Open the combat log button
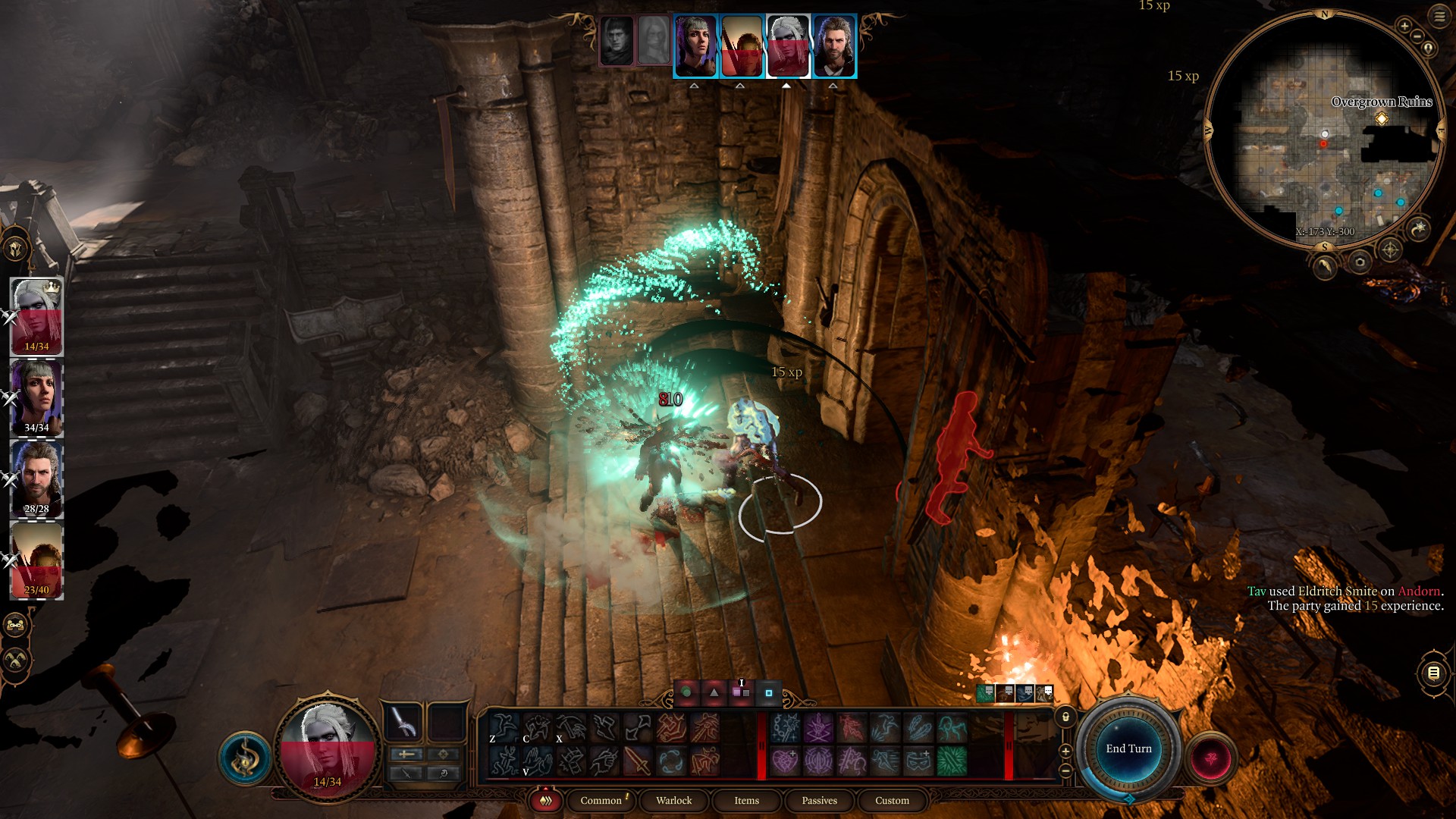This screenshot has width=1456, height=819. point(1432,673)
